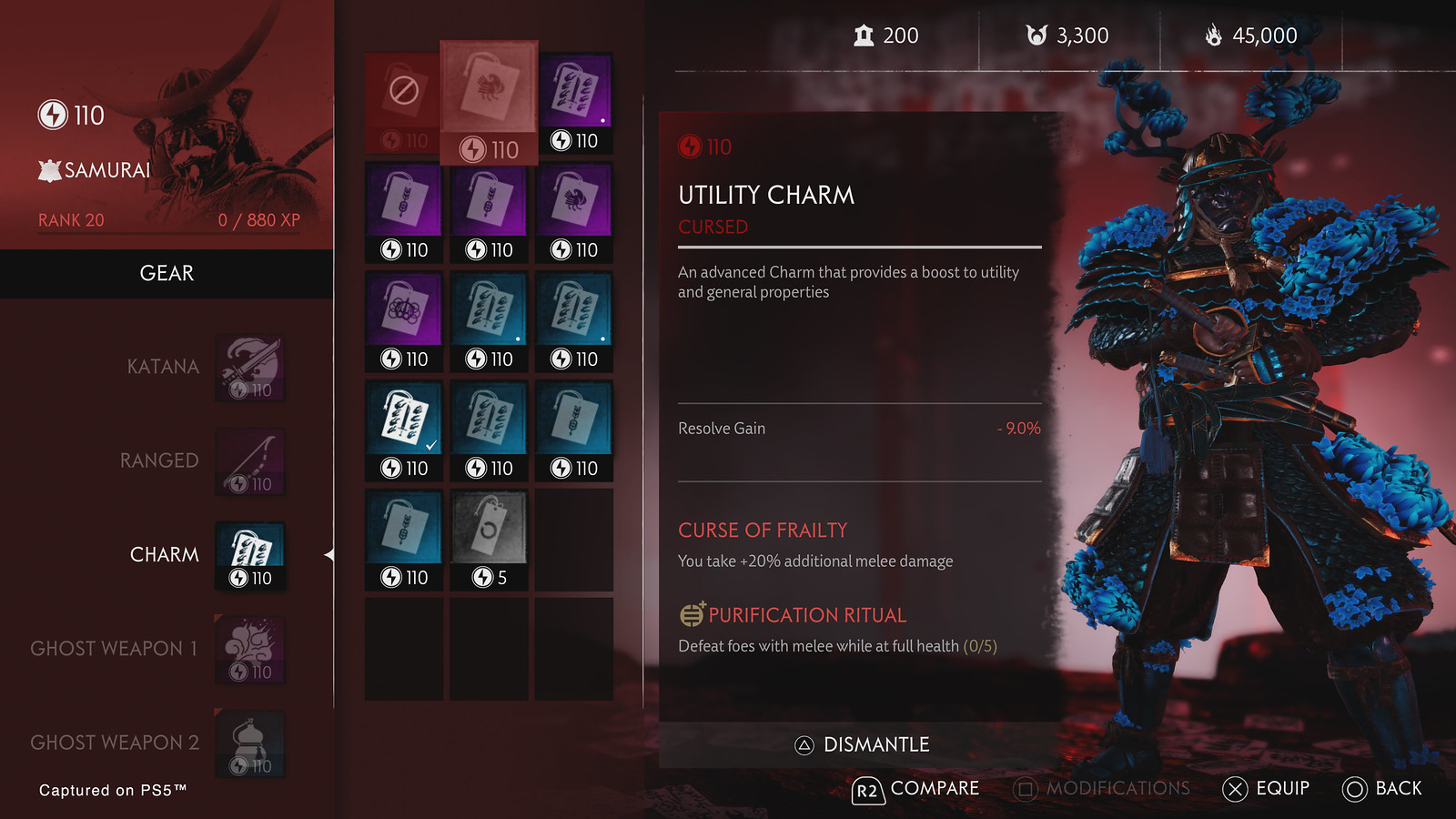The image size is (1456, 819).
Task: Choose the unequip slot with the prohibition symbol
Action: 404,102
